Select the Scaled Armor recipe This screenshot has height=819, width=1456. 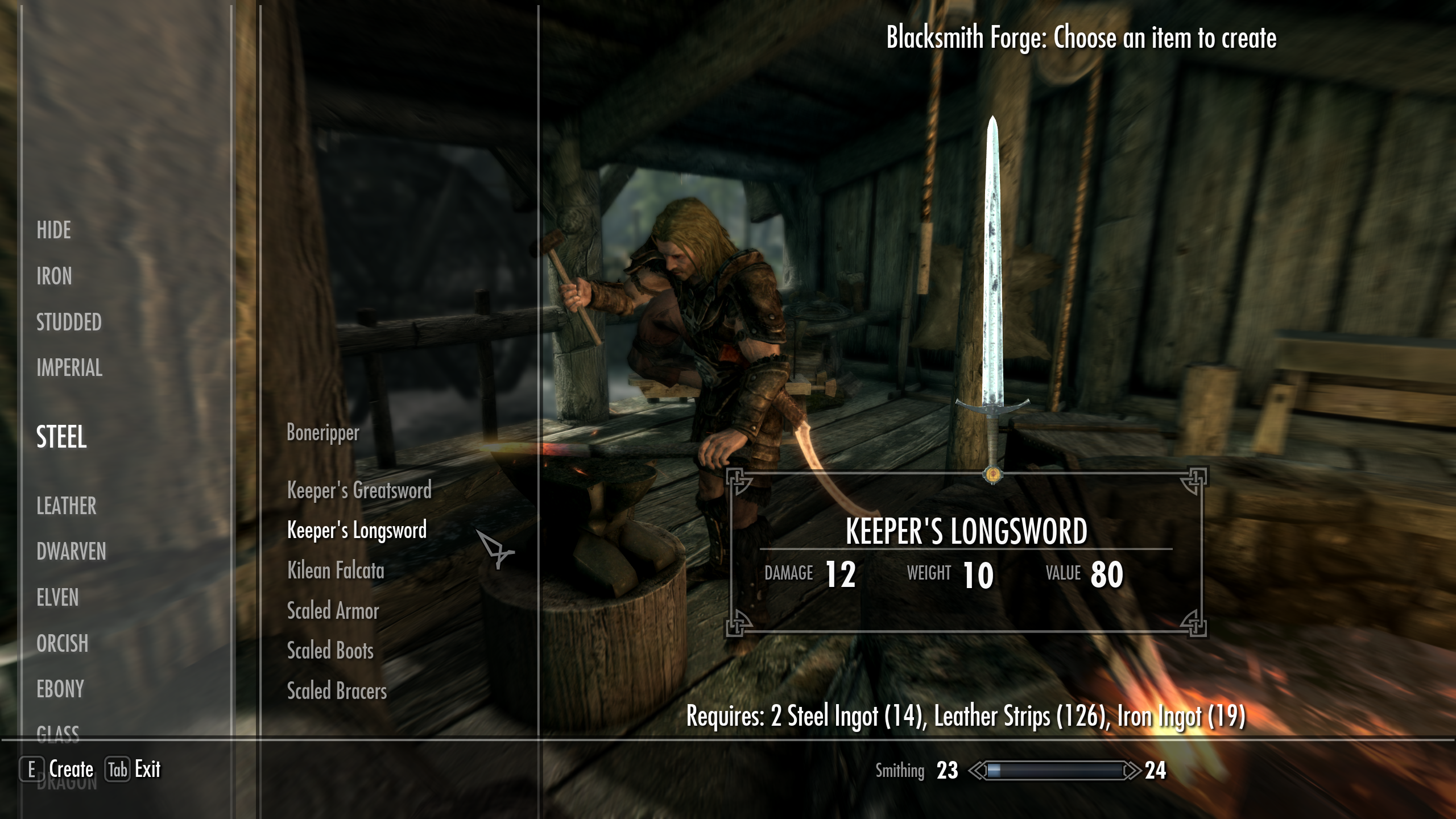pyautogui.click(x=332, y=611)
